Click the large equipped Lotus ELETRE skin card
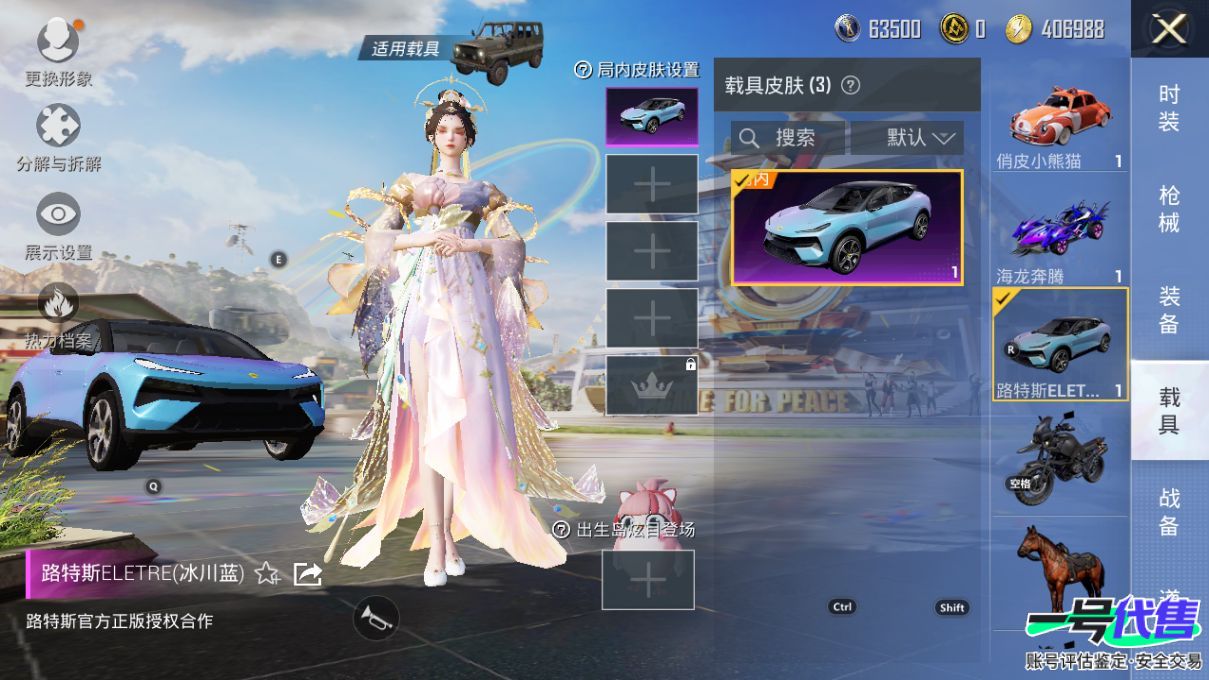 pyautogui.click(x=847, y=228)
